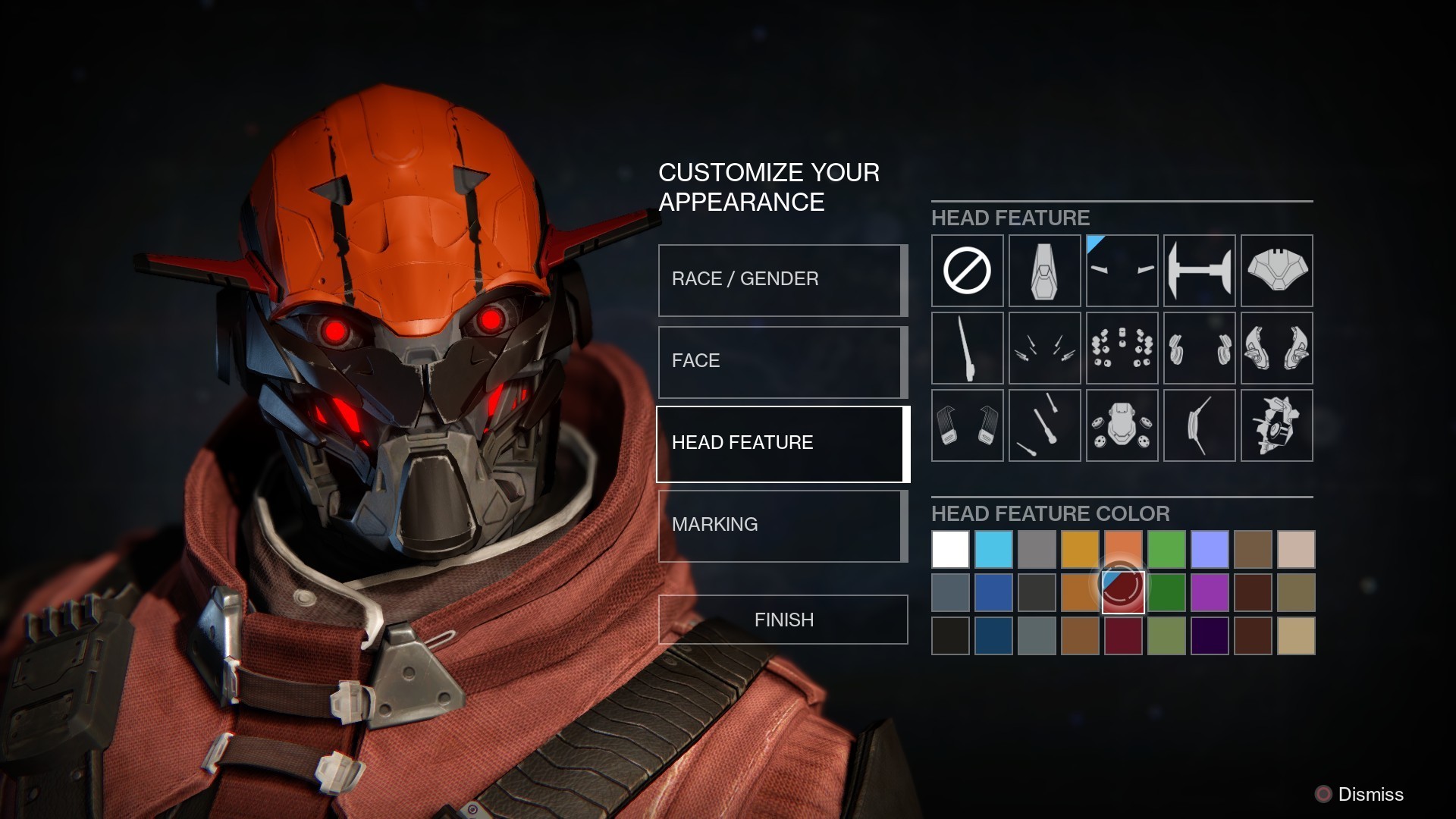Switch to the FACE customization section
The image size is (1456, 819).
click(x=782, y=361)
